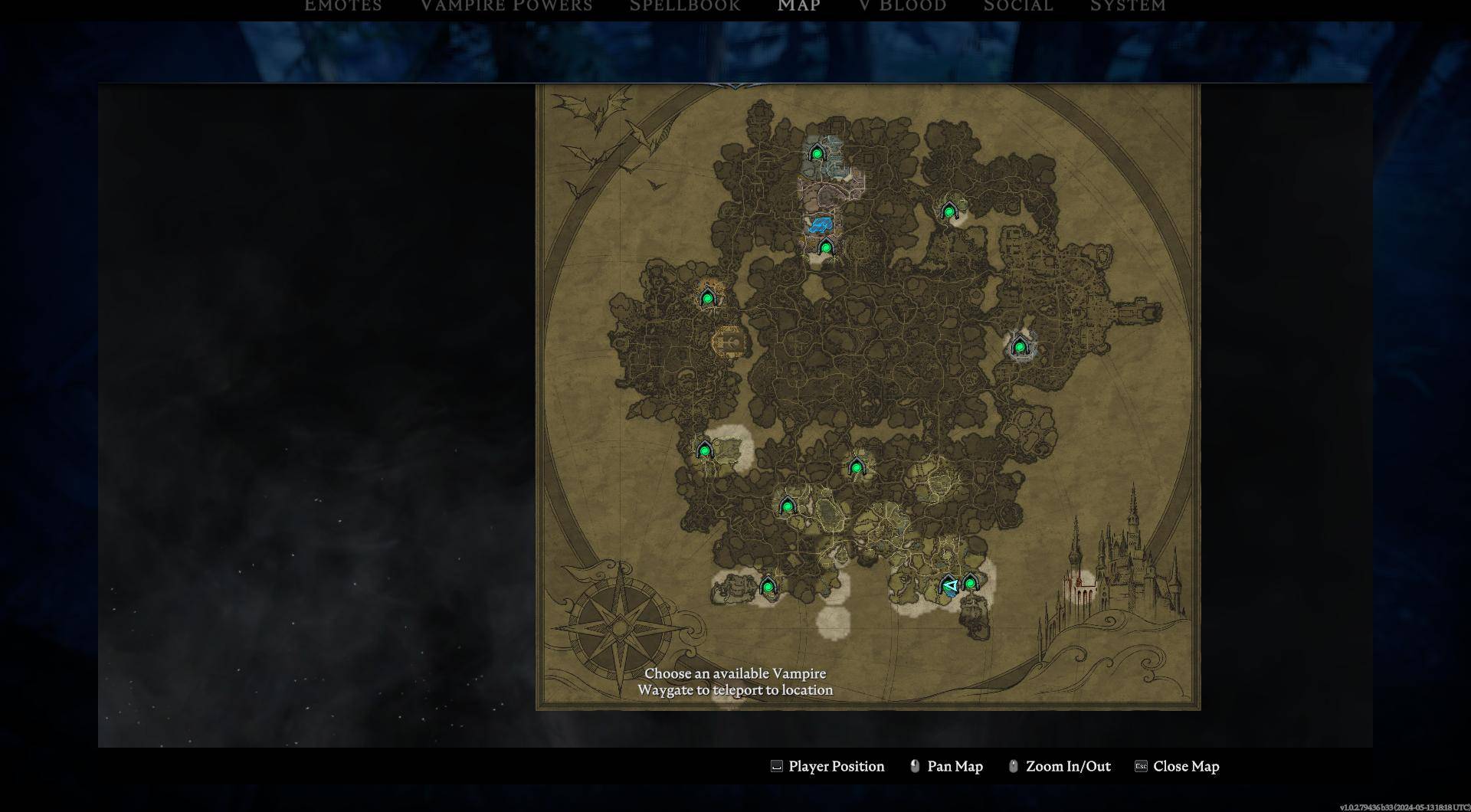Select the Map tab
The height and width of the screenshot is (812, 1471).
click(x=798, y=6)
